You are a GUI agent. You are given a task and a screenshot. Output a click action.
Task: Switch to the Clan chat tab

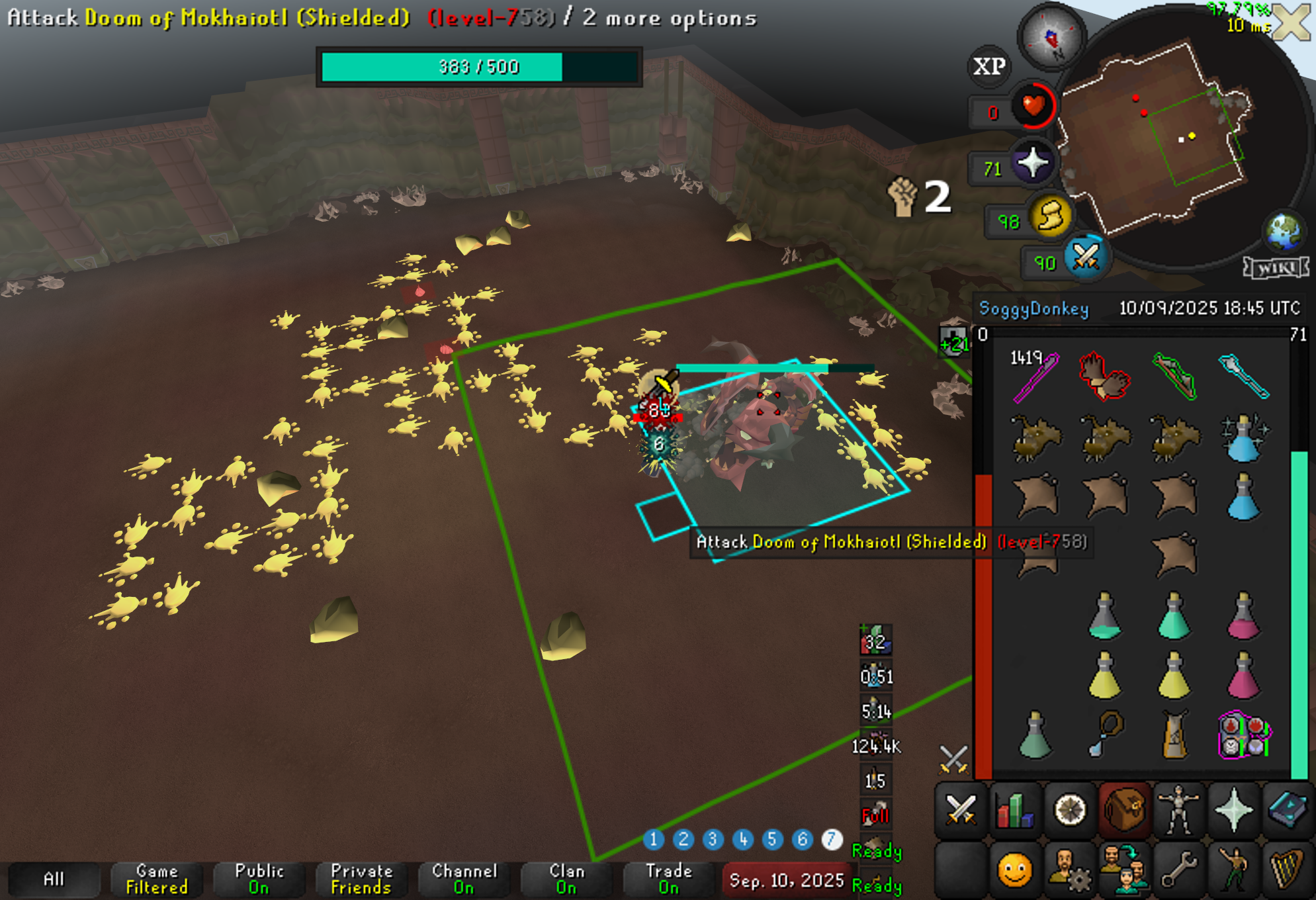[566, 879]
